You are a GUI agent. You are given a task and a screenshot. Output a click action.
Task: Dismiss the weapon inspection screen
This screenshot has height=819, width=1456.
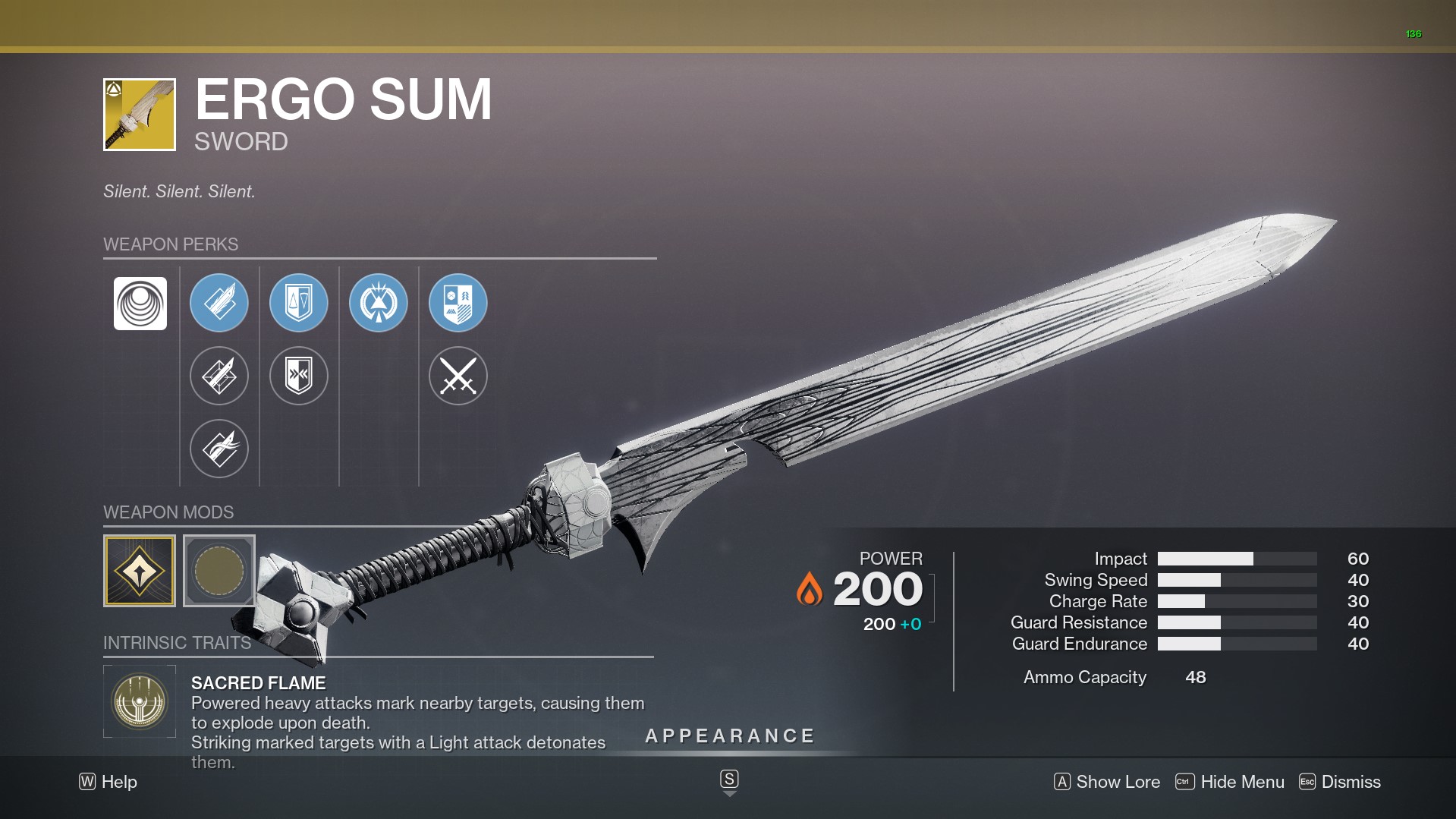tap(1340, 782)
